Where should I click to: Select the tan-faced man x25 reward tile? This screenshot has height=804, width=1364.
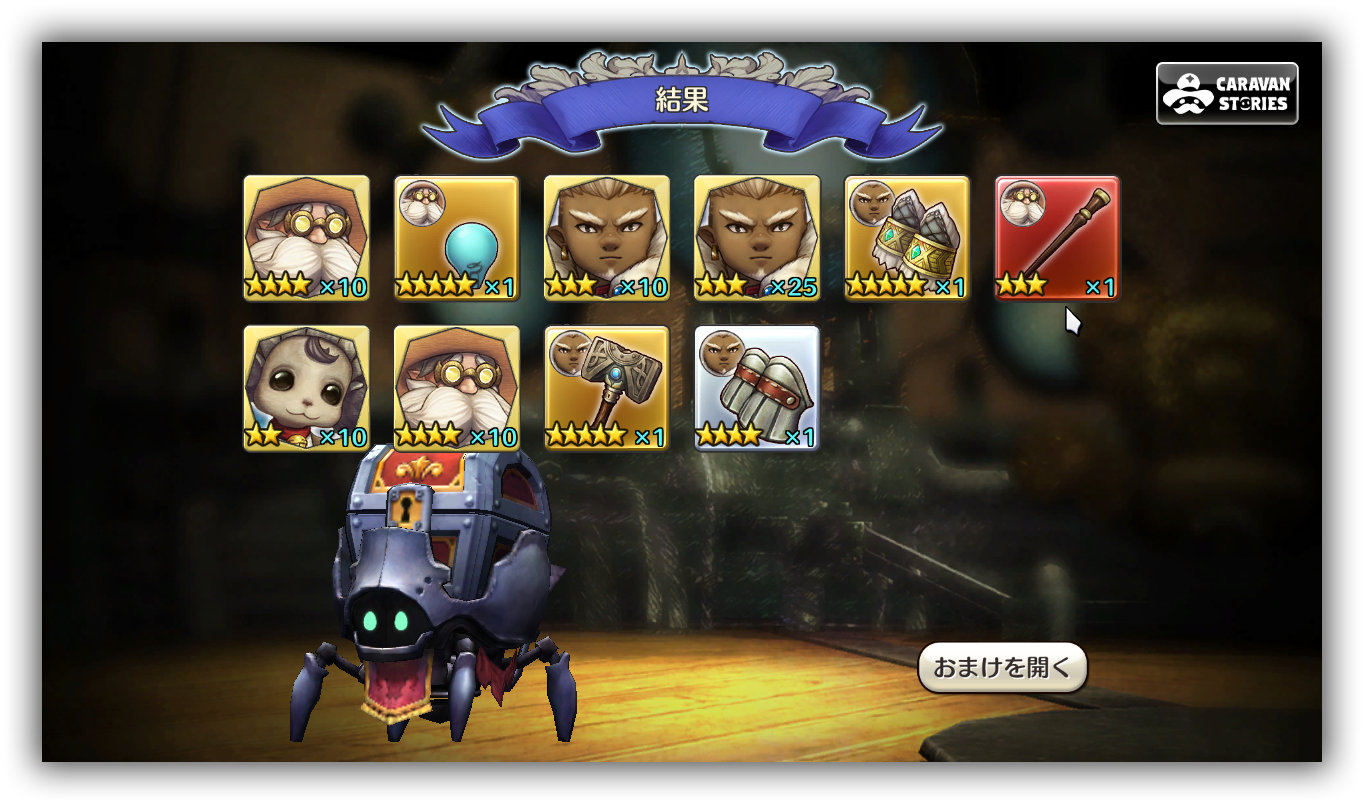pos(757,238)
